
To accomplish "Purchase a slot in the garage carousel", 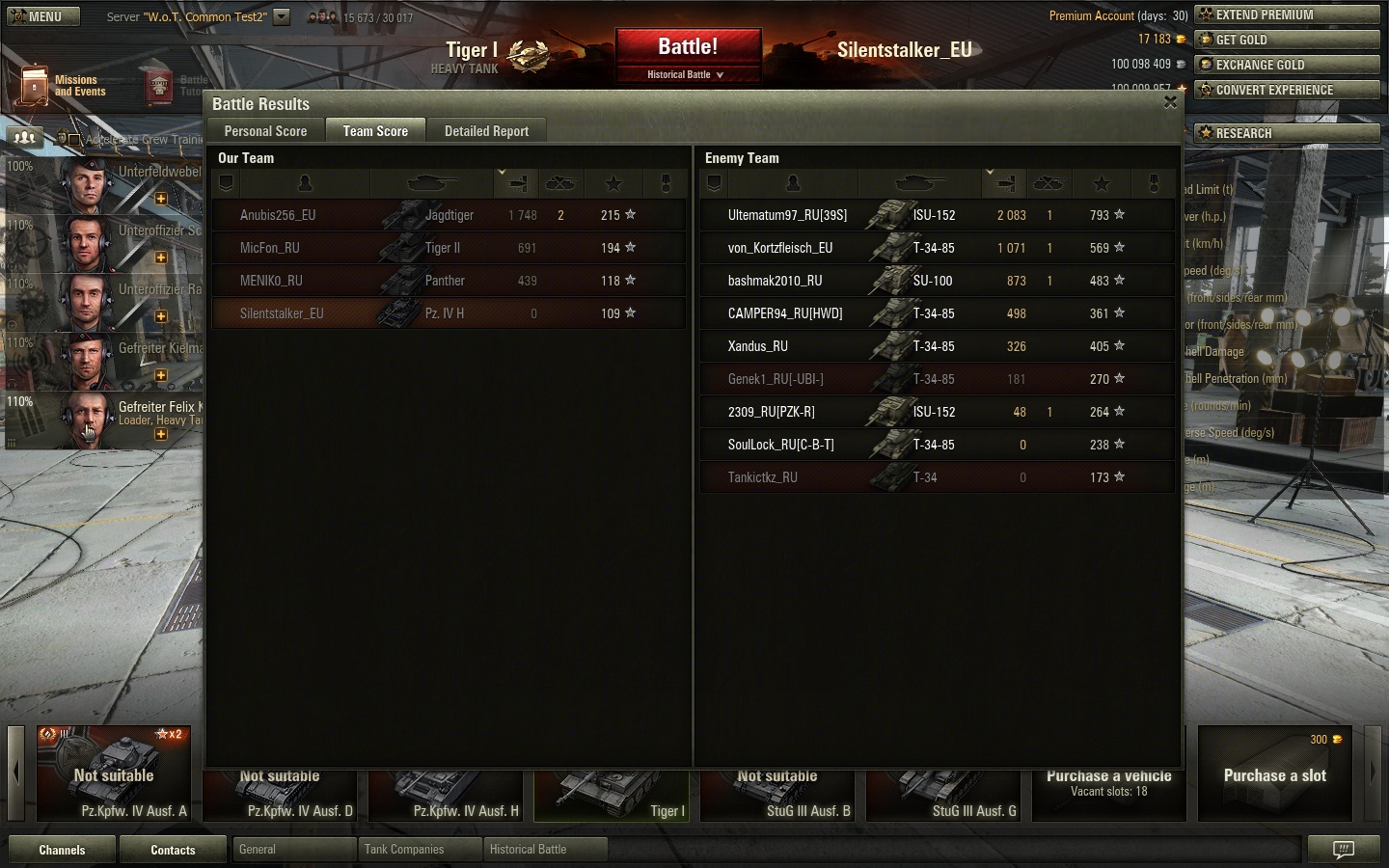I will [1274, 774].
